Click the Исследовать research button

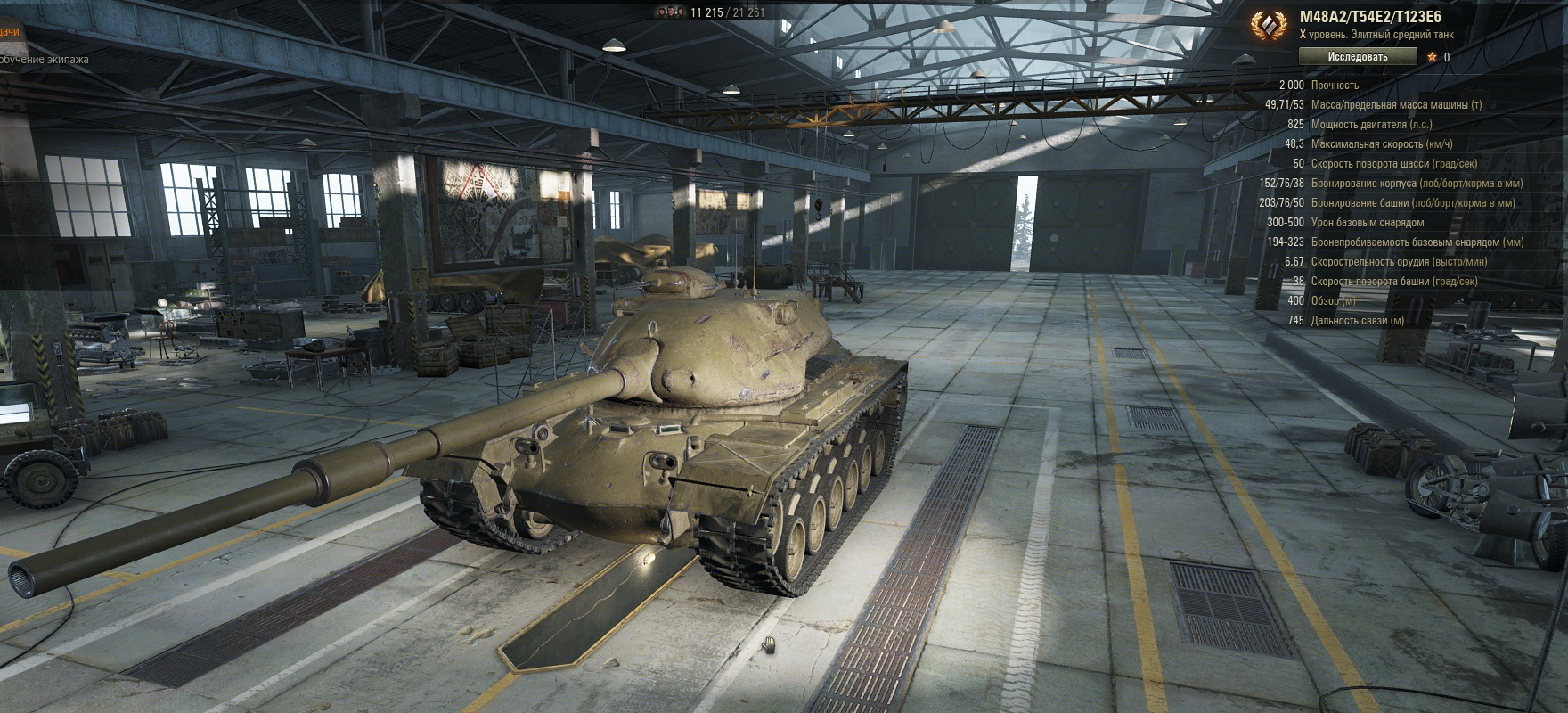pos(1357,57)
